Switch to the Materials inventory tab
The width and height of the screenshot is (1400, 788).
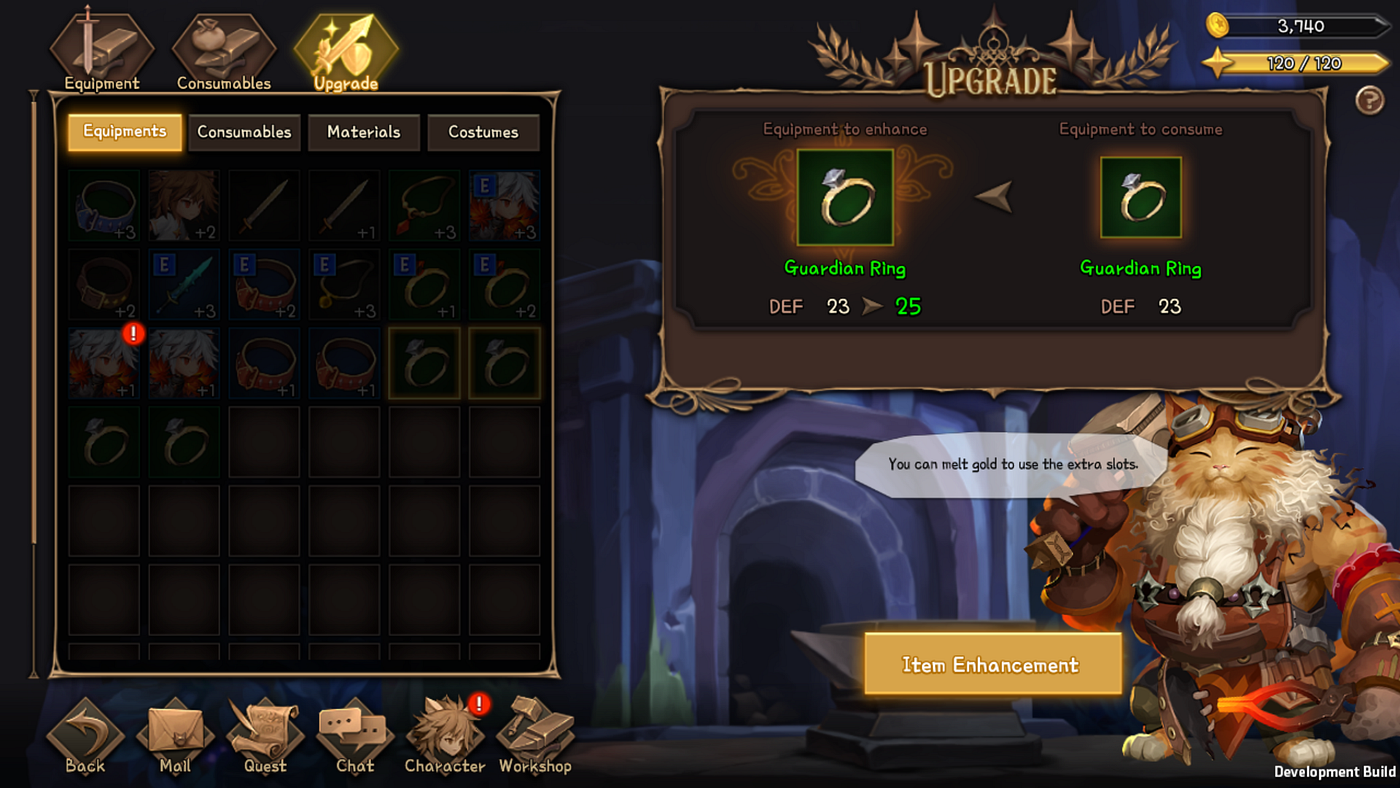364,132
